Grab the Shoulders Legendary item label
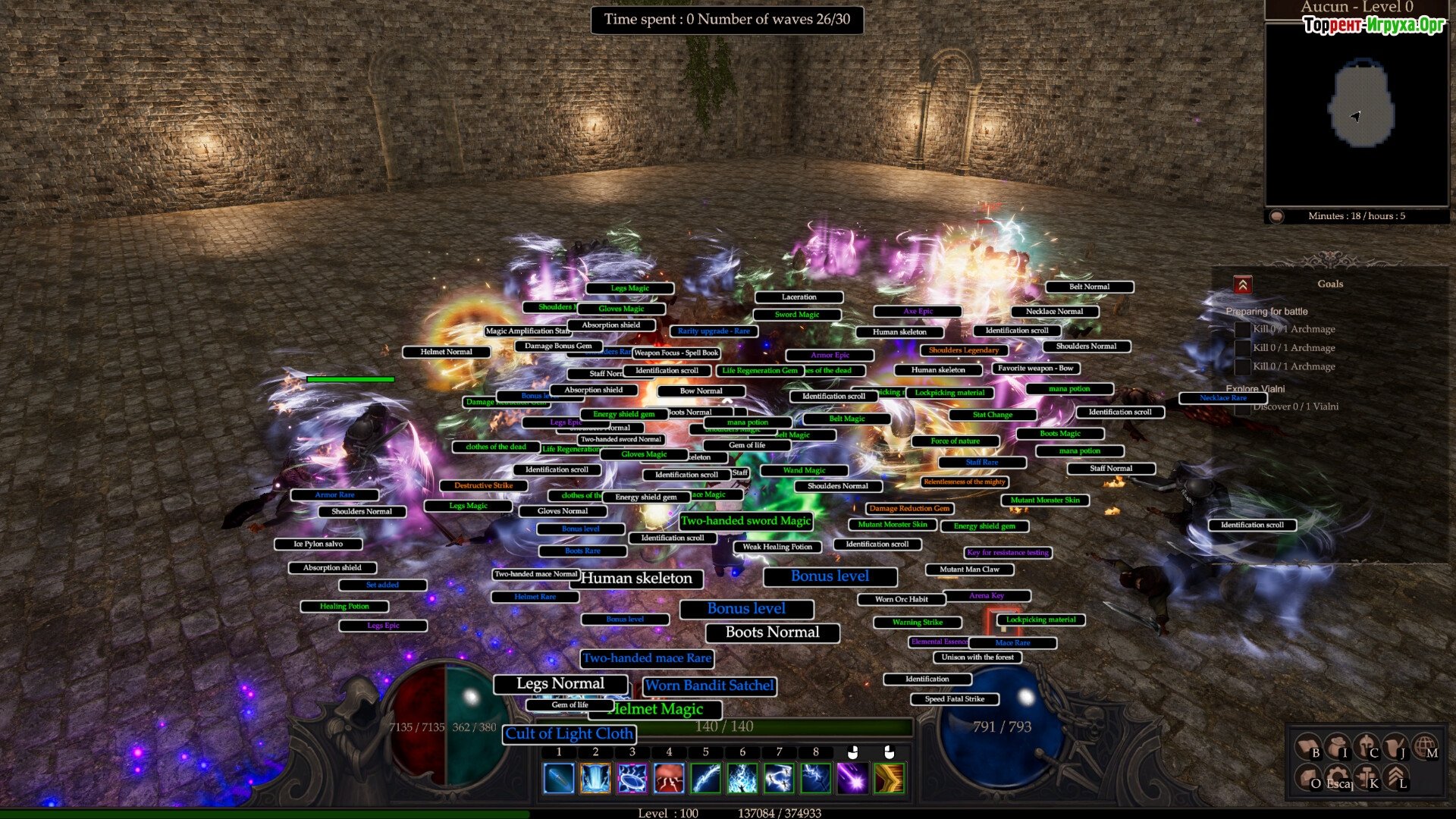Image resolution: width=1456 pixels, height=819 pixels. pos(963,350)
